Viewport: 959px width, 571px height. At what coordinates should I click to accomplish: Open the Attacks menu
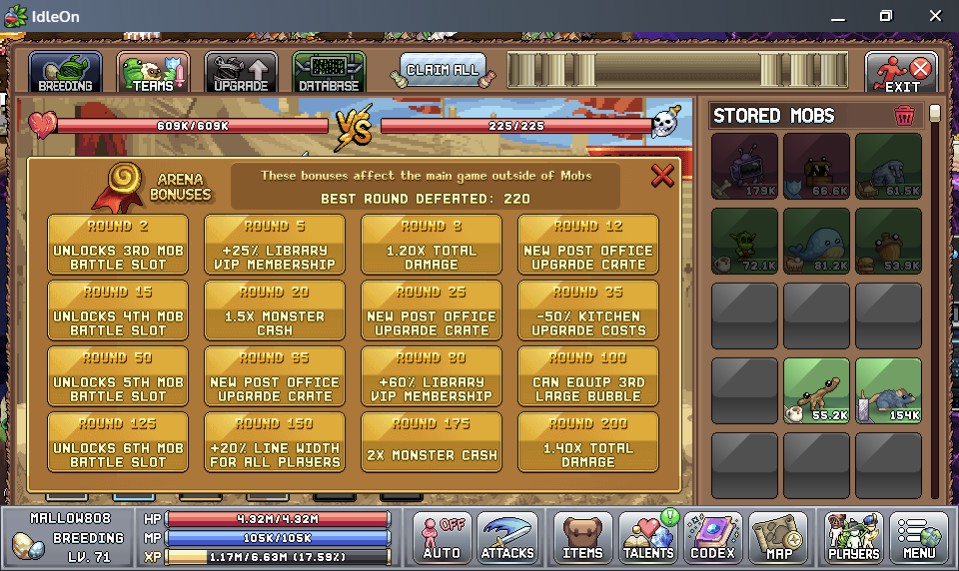(x=507, y=537)
